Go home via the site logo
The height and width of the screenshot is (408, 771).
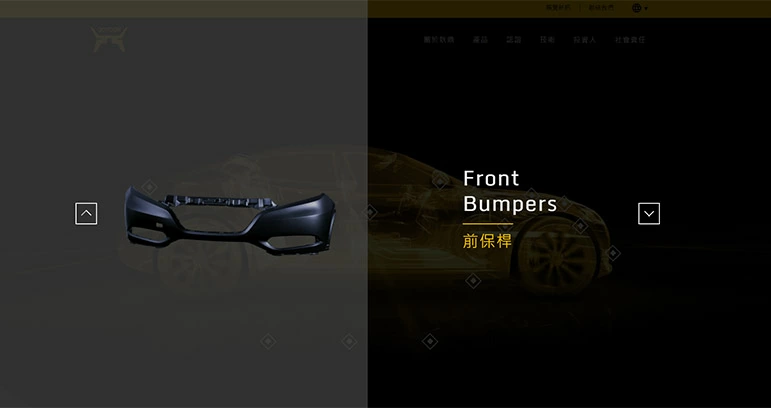click(x=109, y=40)
